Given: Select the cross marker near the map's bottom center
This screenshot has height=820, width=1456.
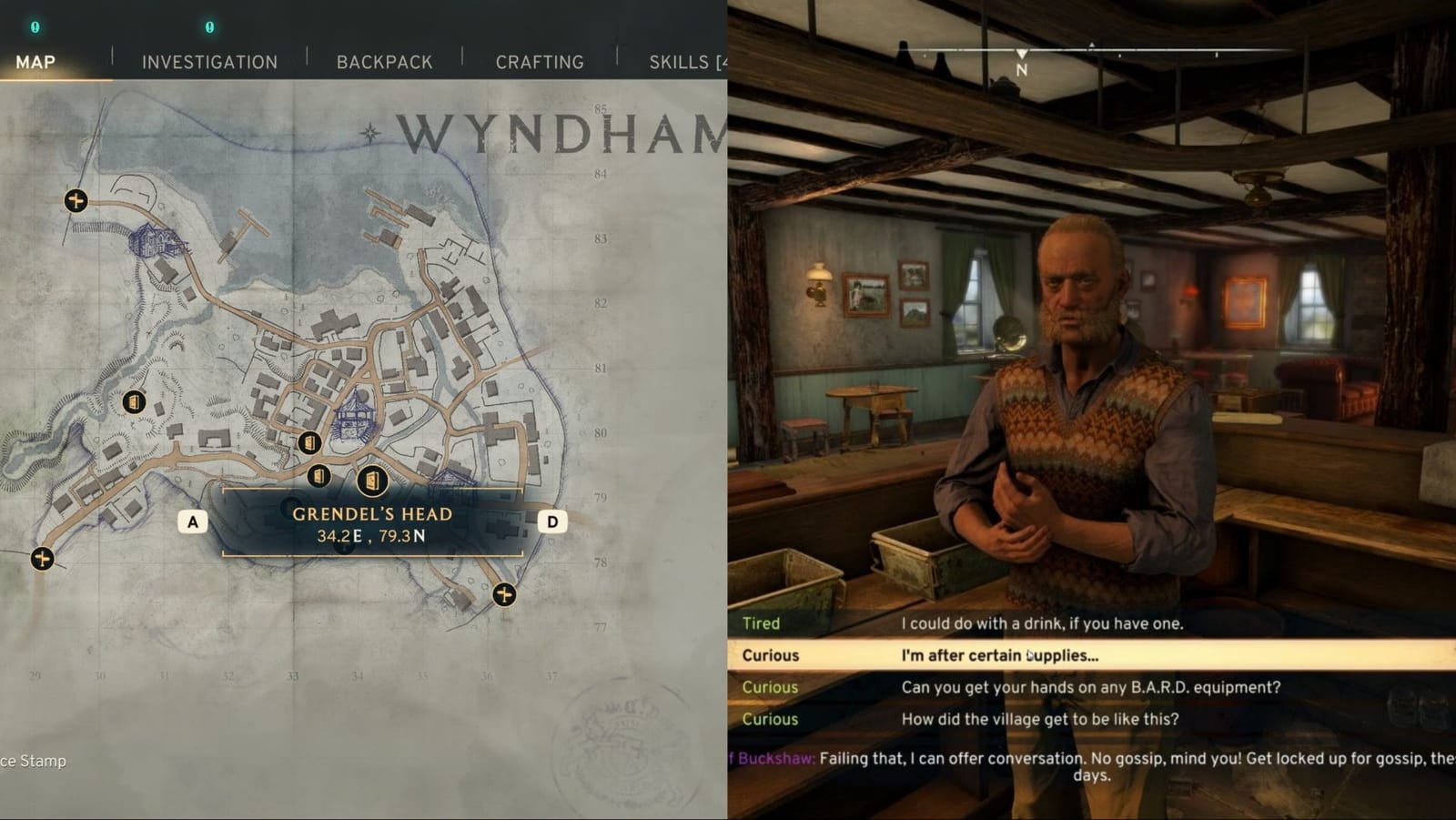Looking at the screenshot, I should point(503,593).
